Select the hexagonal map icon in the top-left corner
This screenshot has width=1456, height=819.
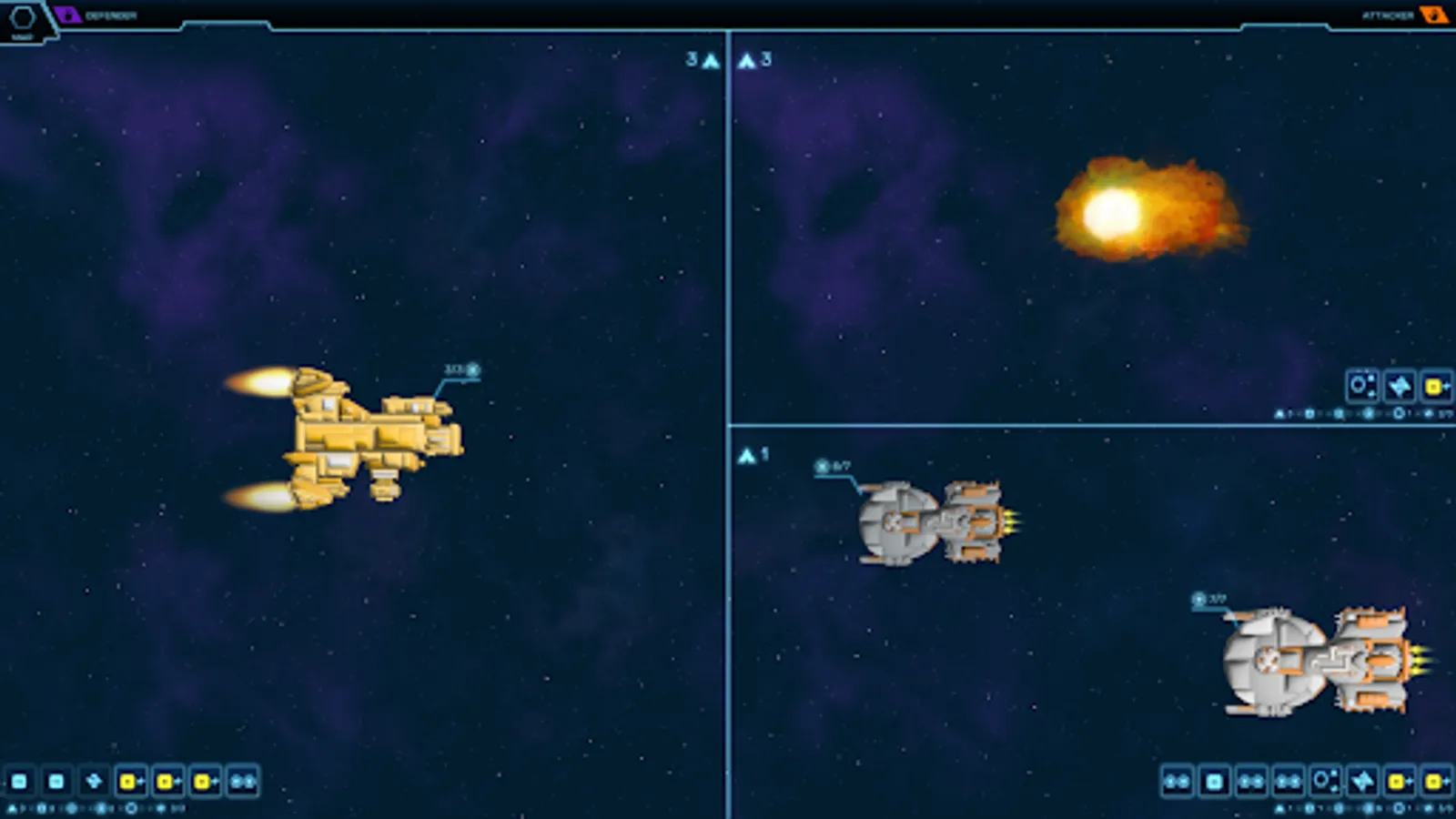point(23,16)
